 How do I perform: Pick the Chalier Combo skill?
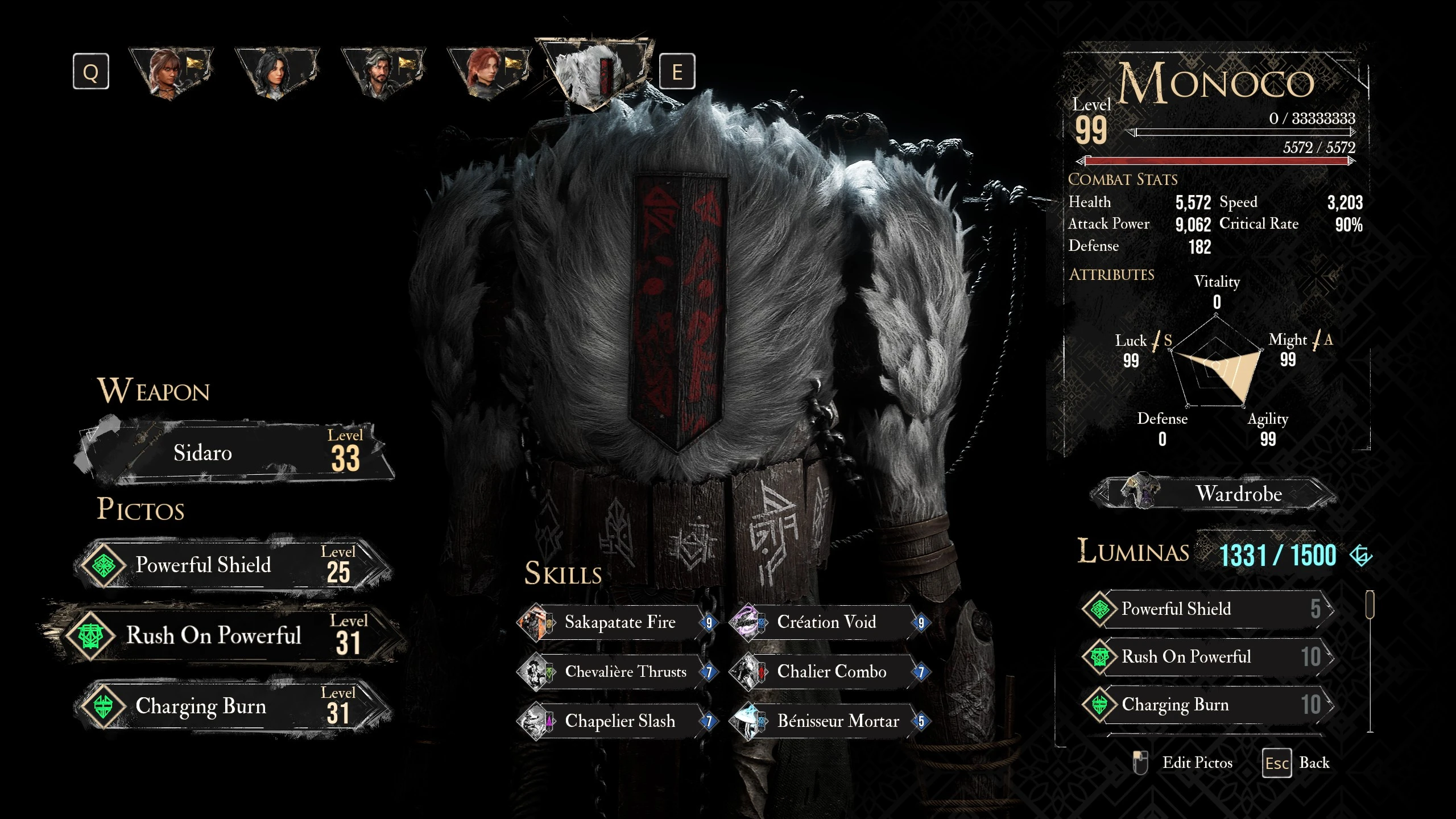pos(830,672)
